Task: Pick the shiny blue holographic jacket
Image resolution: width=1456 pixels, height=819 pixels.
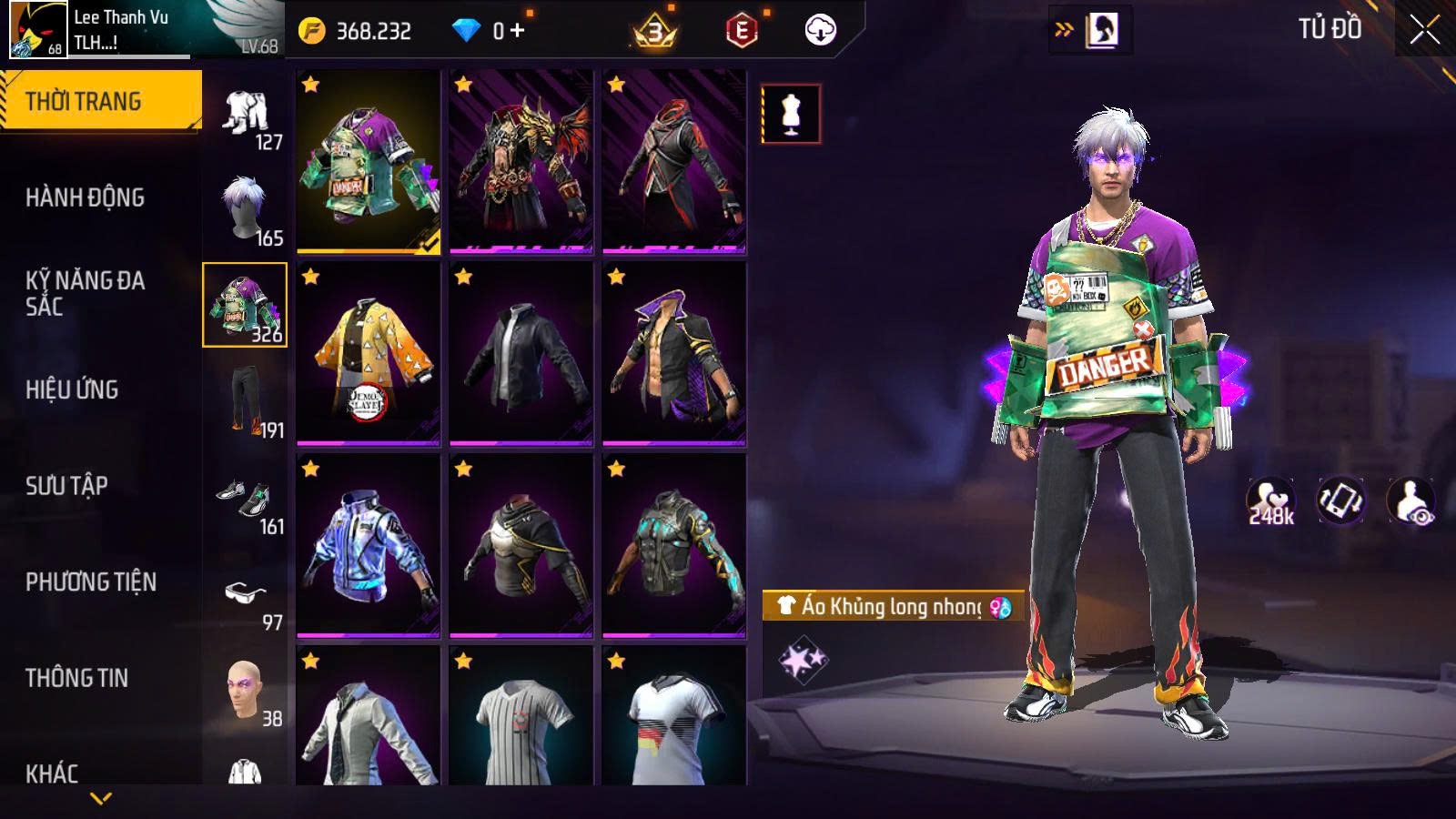Action: 369,546
